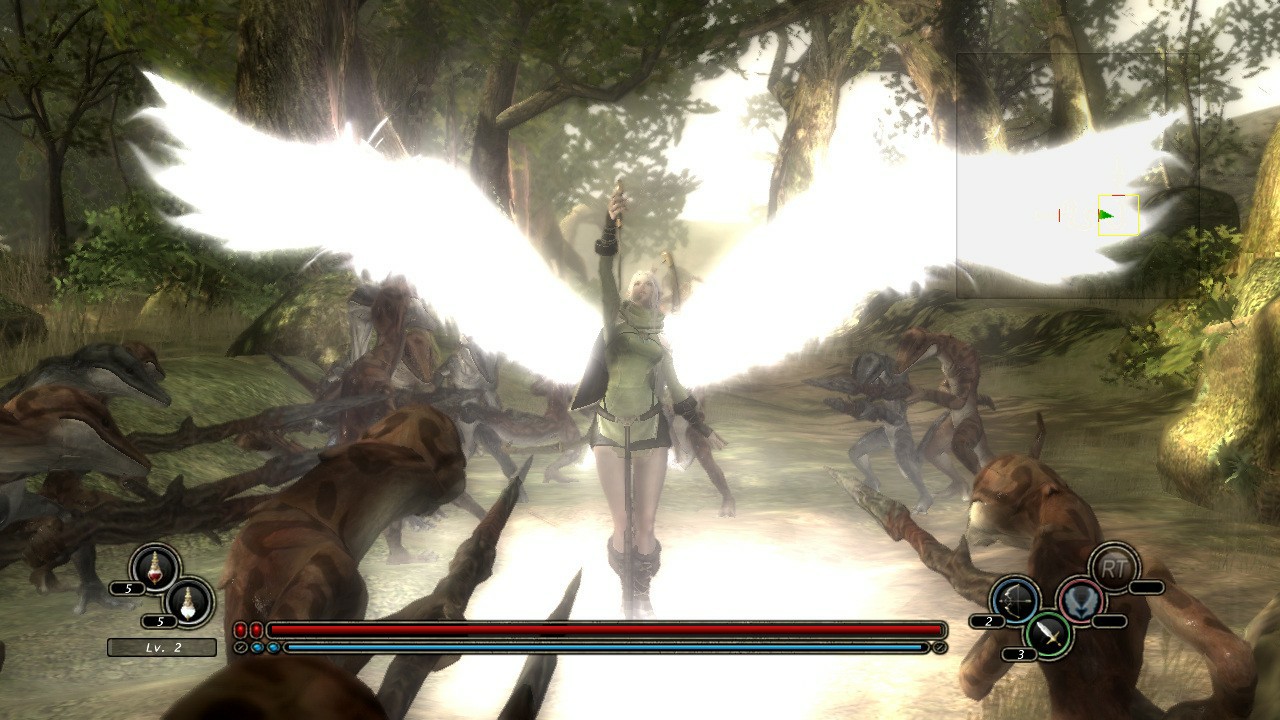Click the minimap overlay
This screenshot has height=720, width=1280.
pyautogui.click(x=1077, y=175)
